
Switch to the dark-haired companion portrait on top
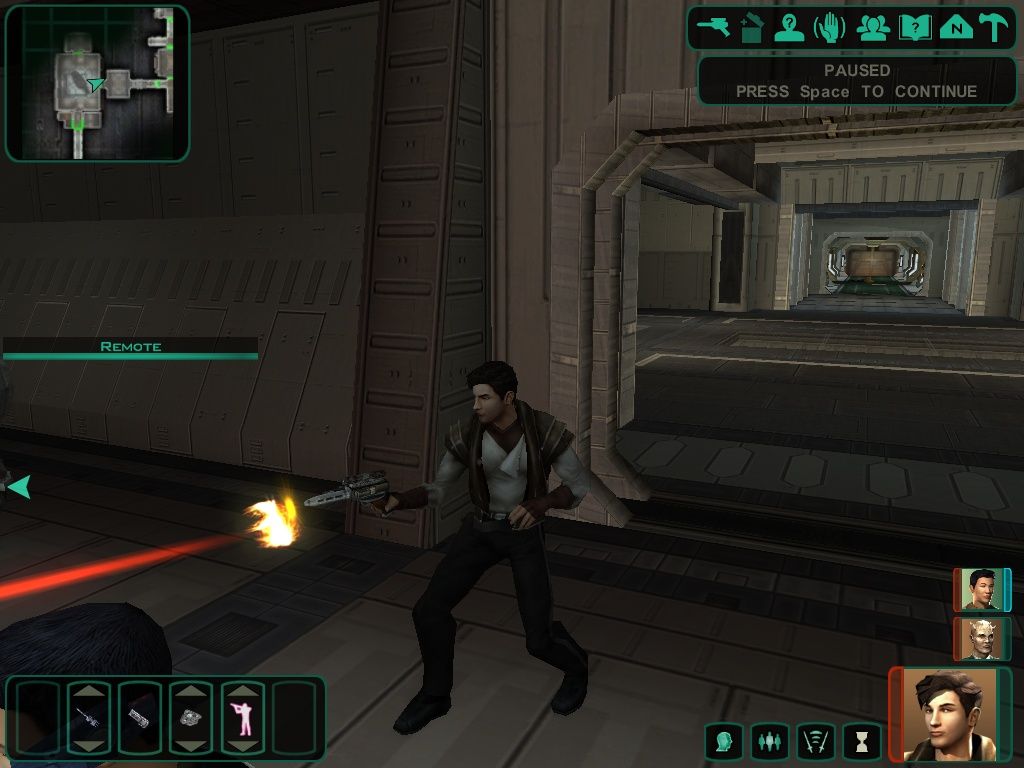coord(981,589)
